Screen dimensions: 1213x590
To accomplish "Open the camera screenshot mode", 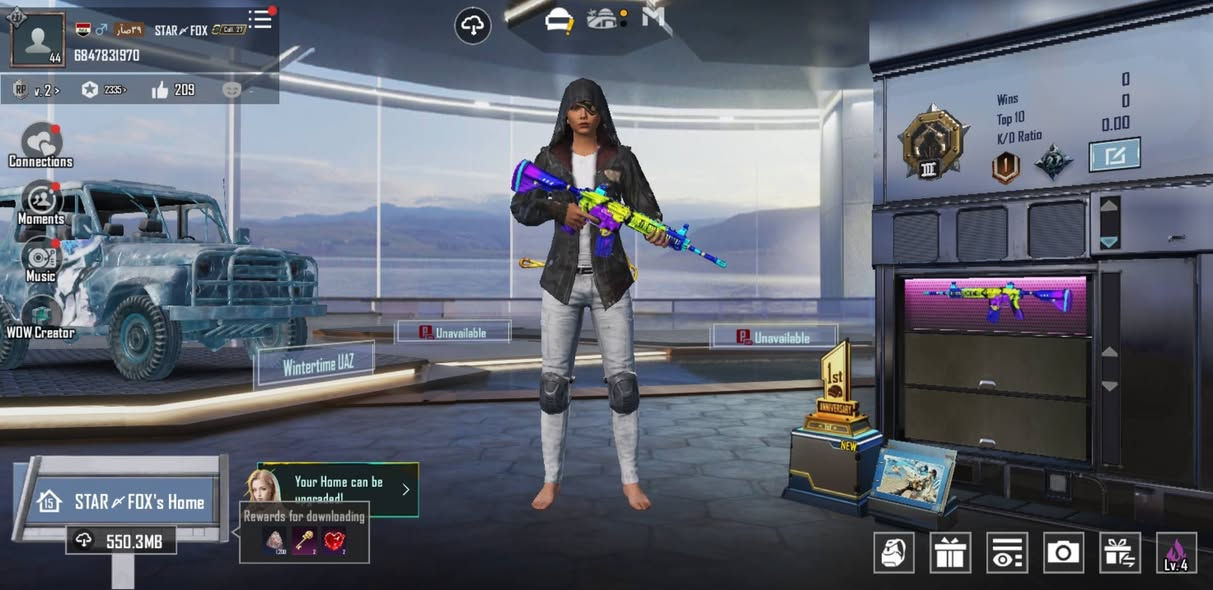I will click(x=1063, y=552).
